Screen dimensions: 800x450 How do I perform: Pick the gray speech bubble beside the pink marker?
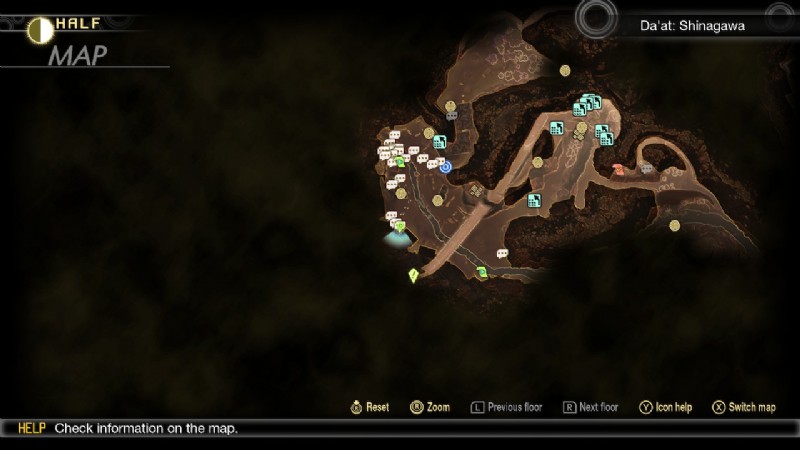[x=647, y=167]
